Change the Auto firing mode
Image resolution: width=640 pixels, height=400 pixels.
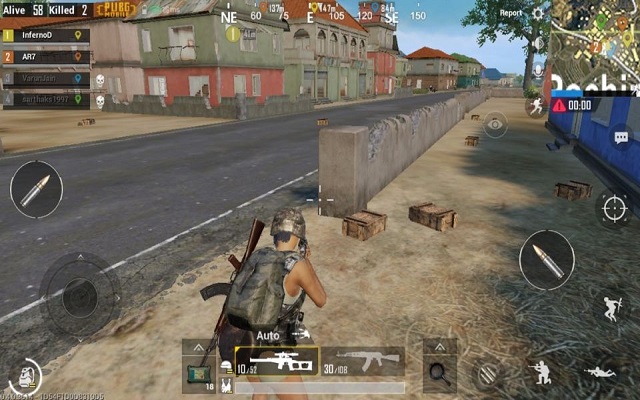[x=268, y=335]
